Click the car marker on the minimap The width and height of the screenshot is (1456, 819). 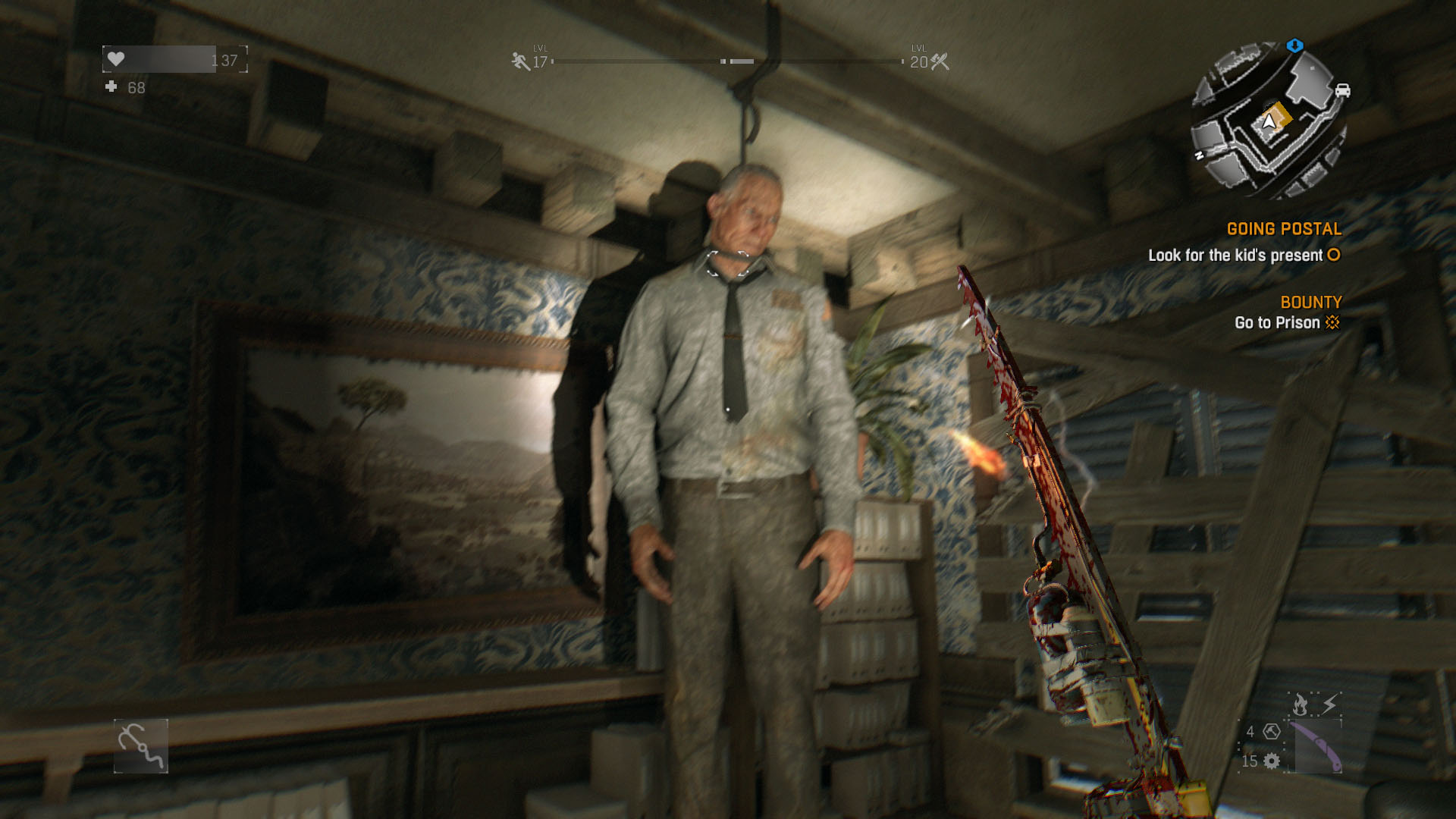click(x=1341, y=90)
